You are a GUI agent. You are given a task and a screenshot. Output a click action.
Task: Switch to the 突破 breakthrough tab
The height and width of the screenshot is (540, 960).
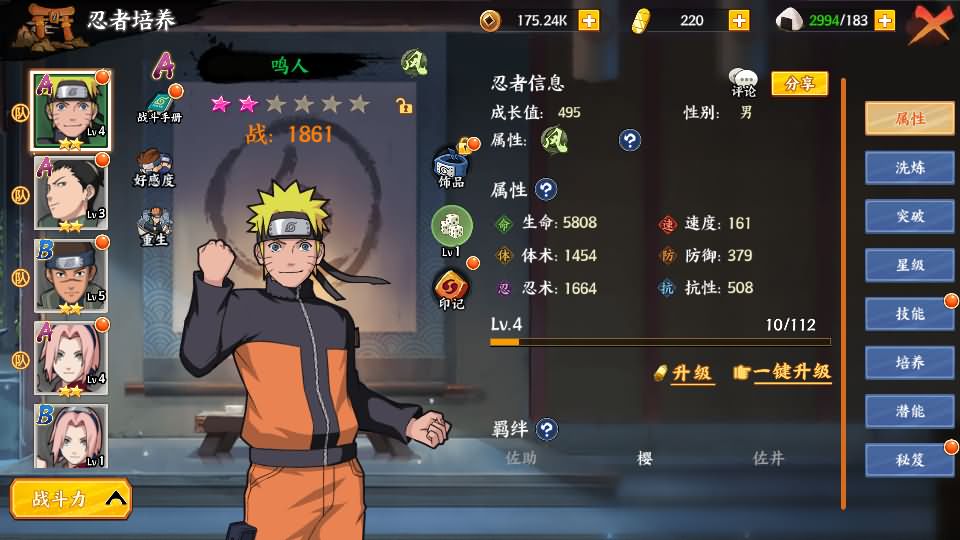pyautogui.click(x=909, y=216)
